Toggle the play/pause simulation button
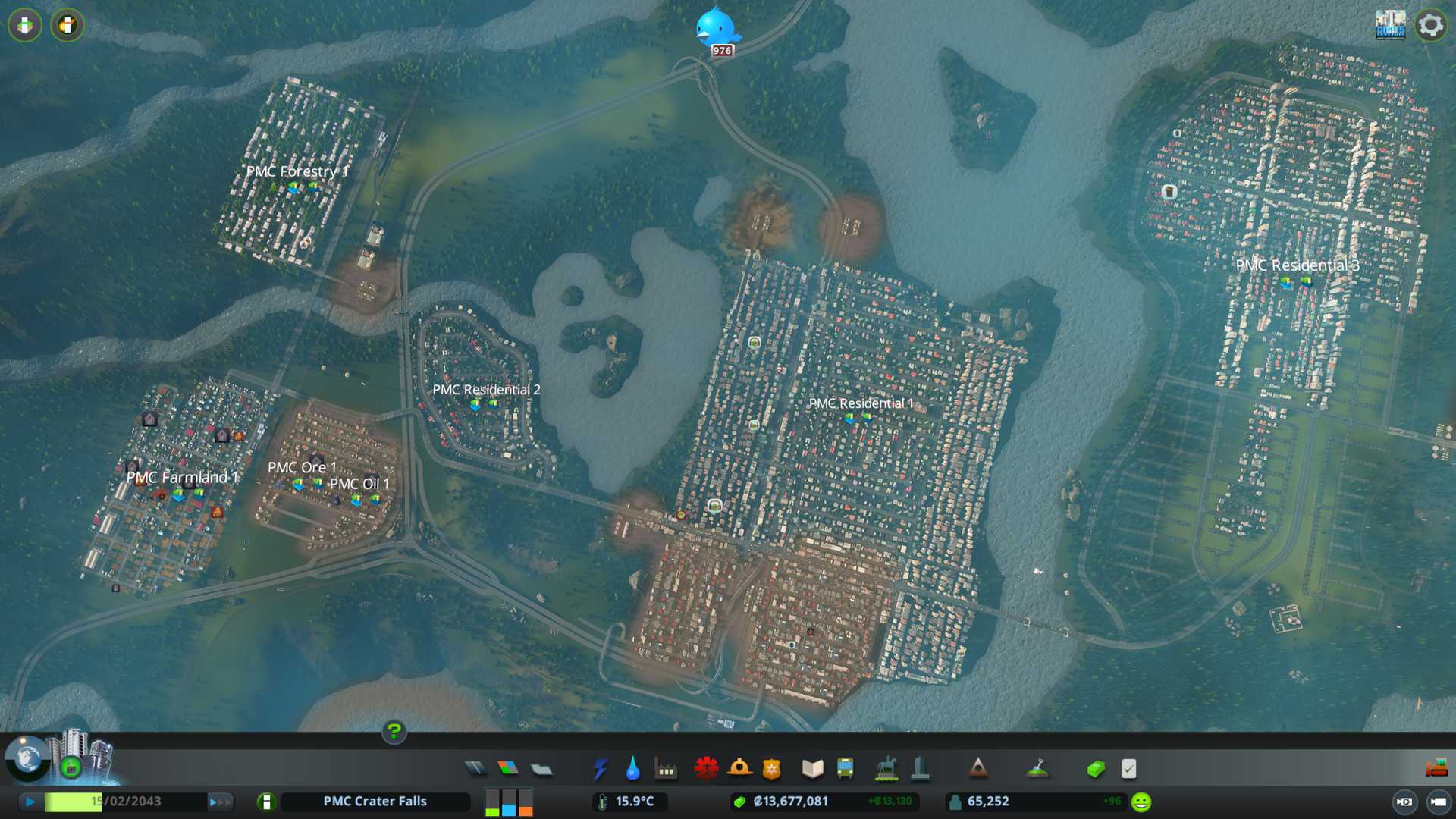Screen dimensions: 1456x819 [30, 802]
